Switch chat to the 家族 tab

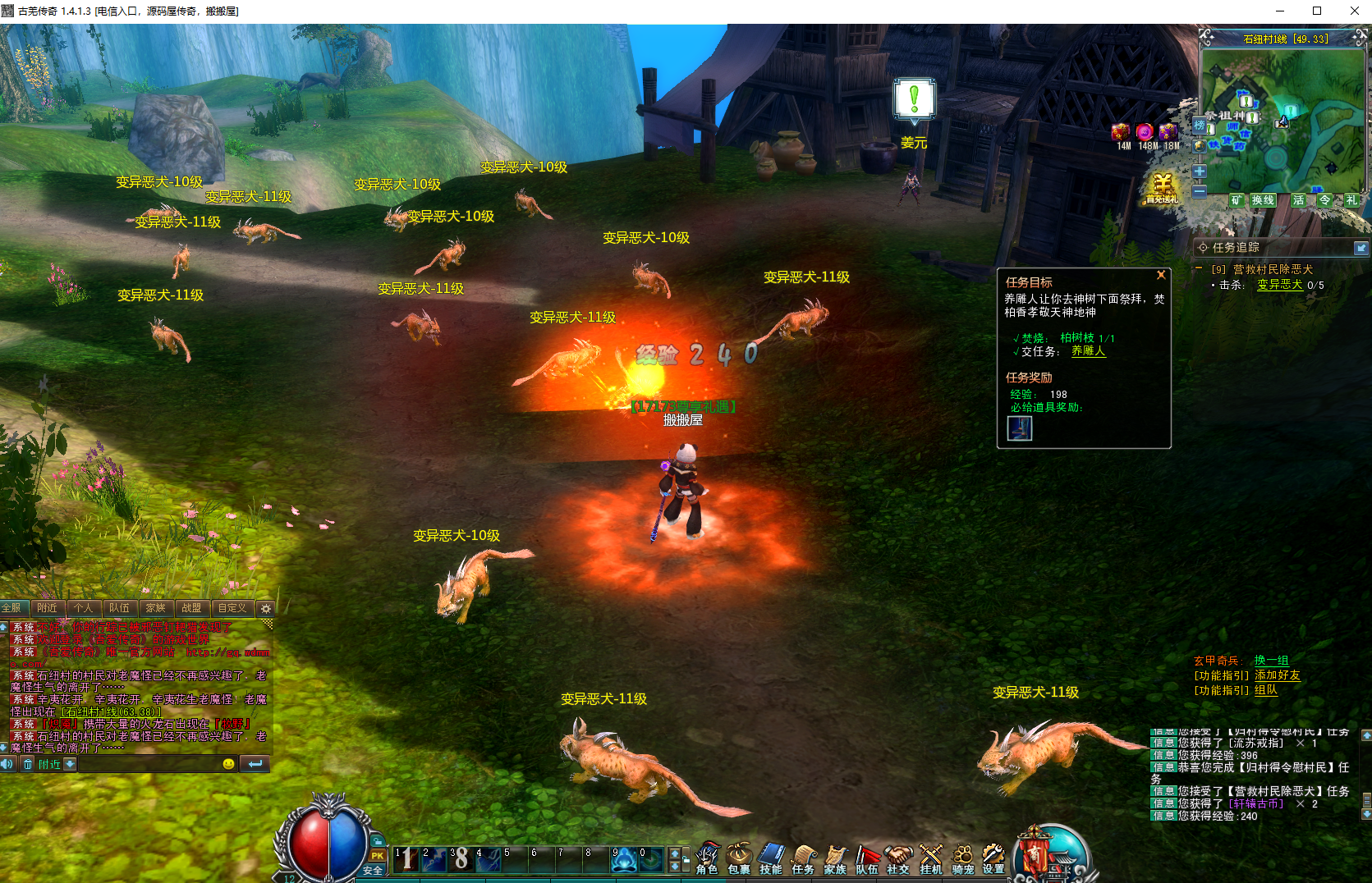click(155, 608)
